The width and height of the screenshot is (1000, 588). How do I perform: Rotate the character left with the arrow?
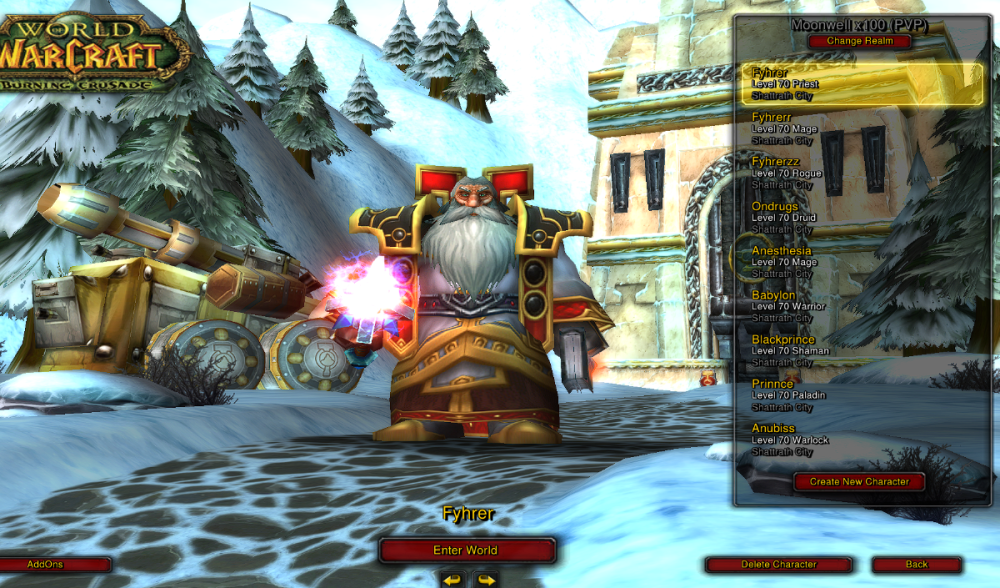(x=453, y=579)
